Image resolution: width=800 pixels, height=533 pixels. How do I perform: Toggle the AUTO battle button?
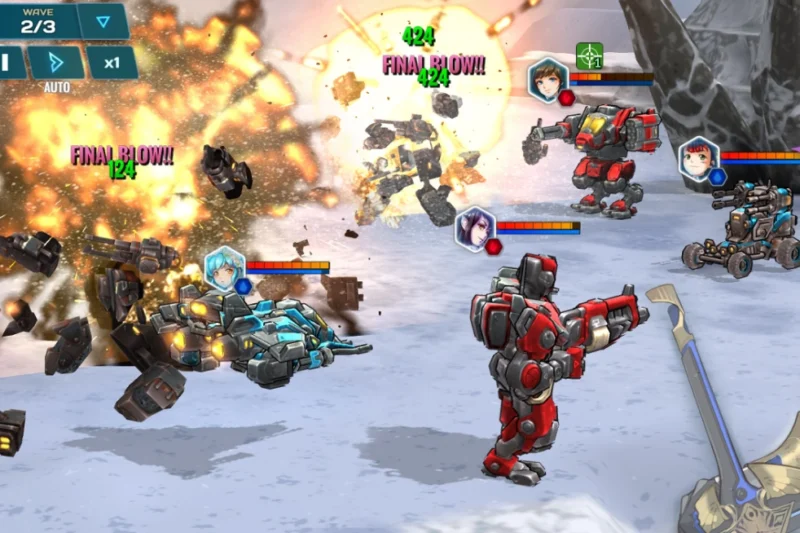pos(56,63)
